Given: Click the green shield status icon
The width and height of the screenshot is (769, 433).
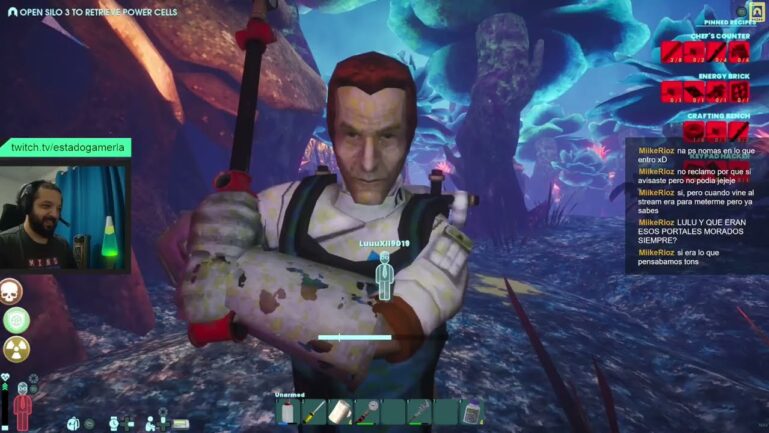Looking at the screenshot, I should [15, 319].
